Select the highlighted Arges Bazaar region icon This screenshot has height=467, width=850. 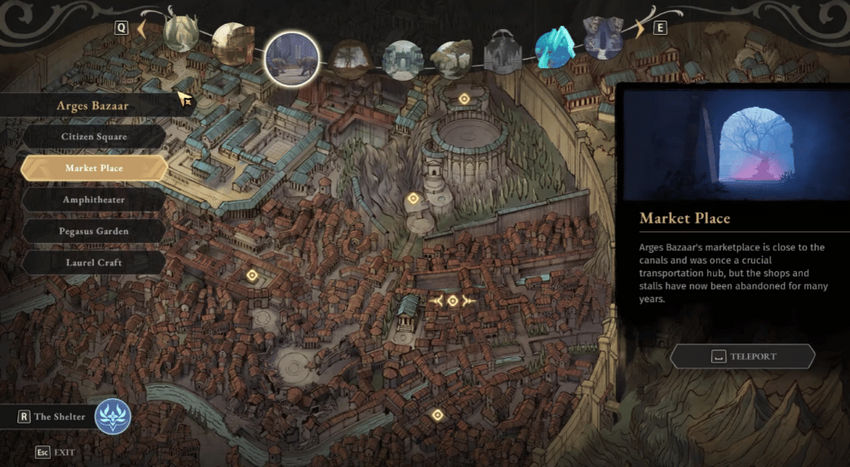(x=291, y=58)
